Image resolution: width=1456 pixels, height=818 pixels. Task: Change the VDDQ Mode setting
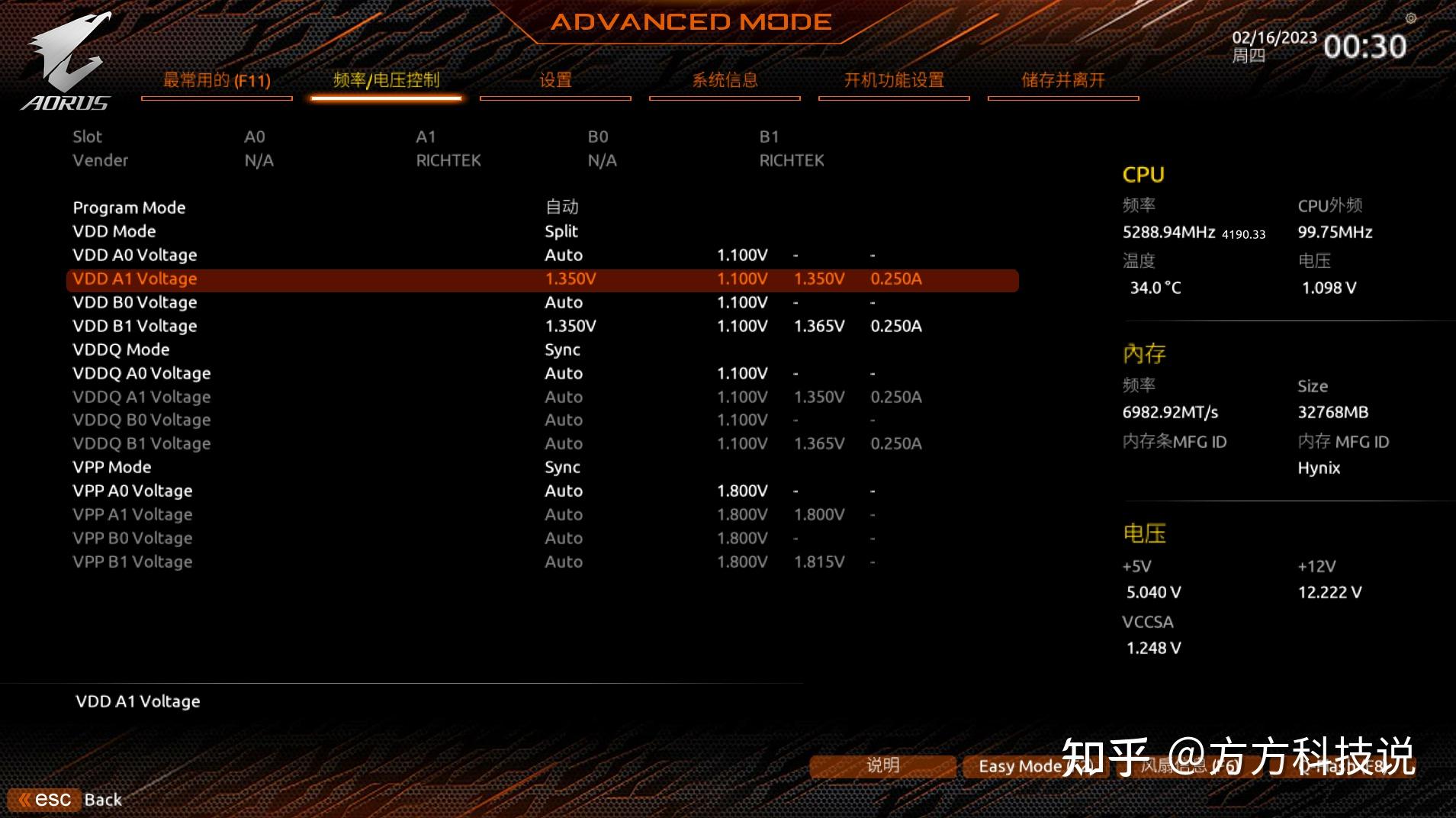121,350
